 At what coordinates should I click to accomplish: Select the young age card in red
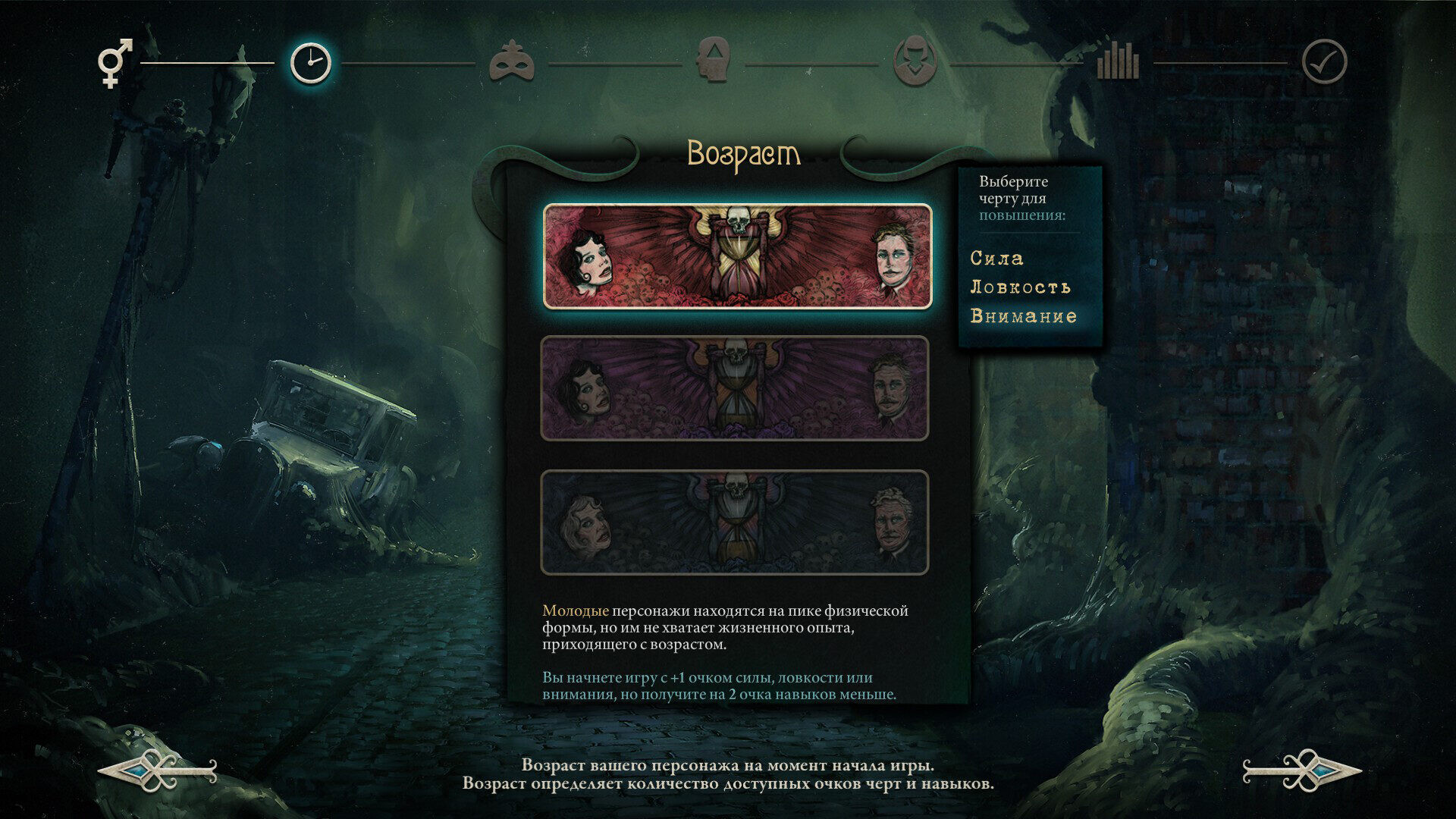(737, 256)
